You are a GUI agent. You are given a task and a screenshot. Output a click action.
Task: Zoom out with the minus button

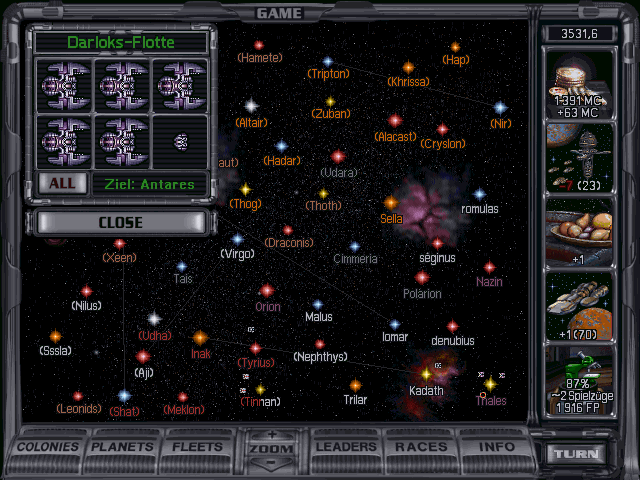pyautogui.click(x=270, y=464)
